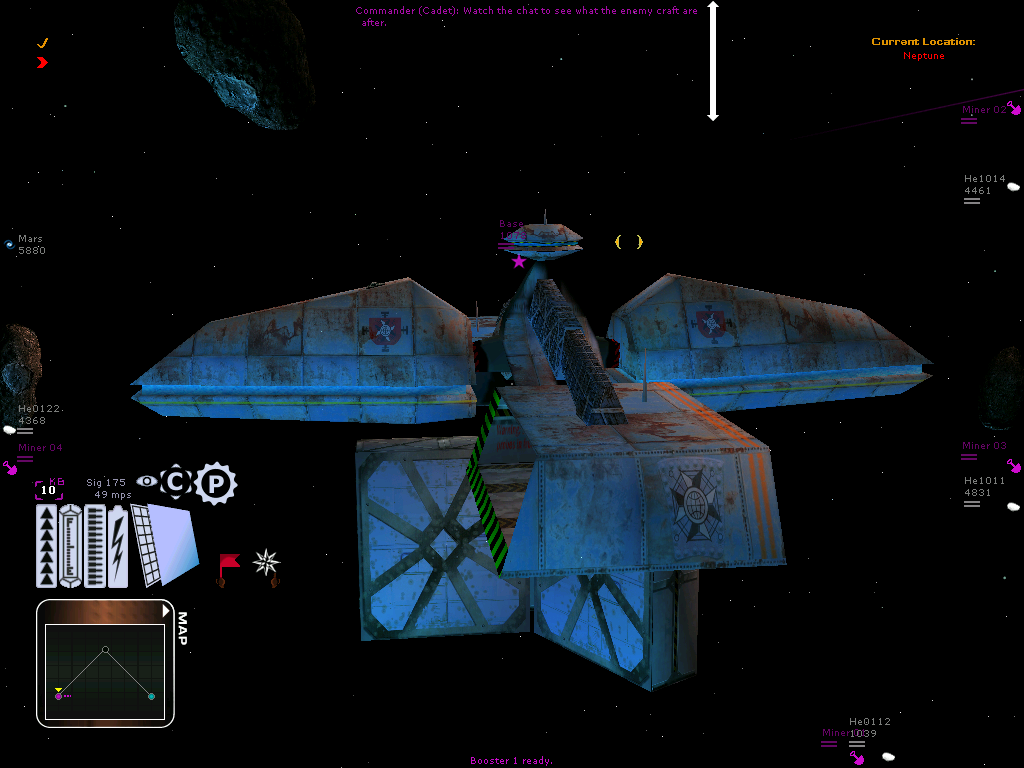Collapse the MAP panel using its arrow
This screenshot has height=768, width=1024.
166,610
